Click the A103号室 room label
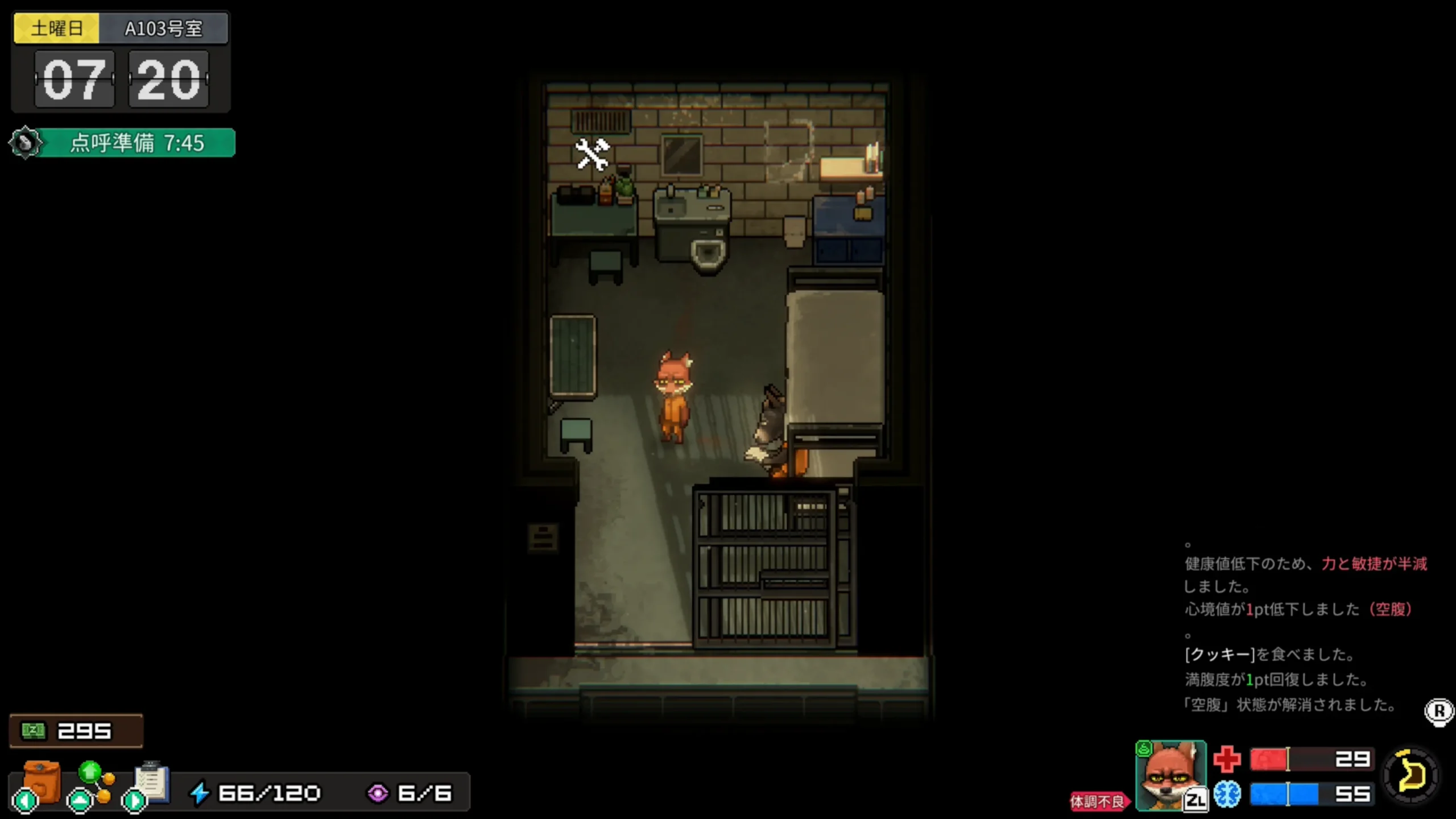 [x=163, y=28]
